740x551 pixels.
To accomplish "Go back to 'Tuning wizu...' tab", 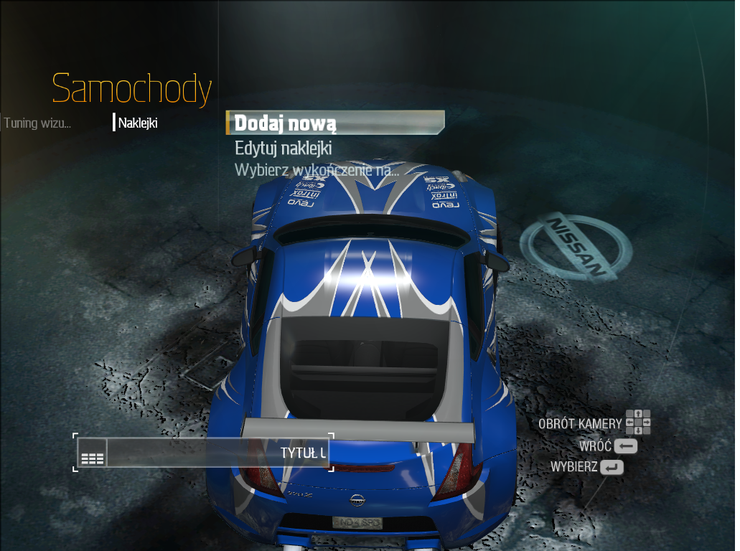I will coord(37,124).
